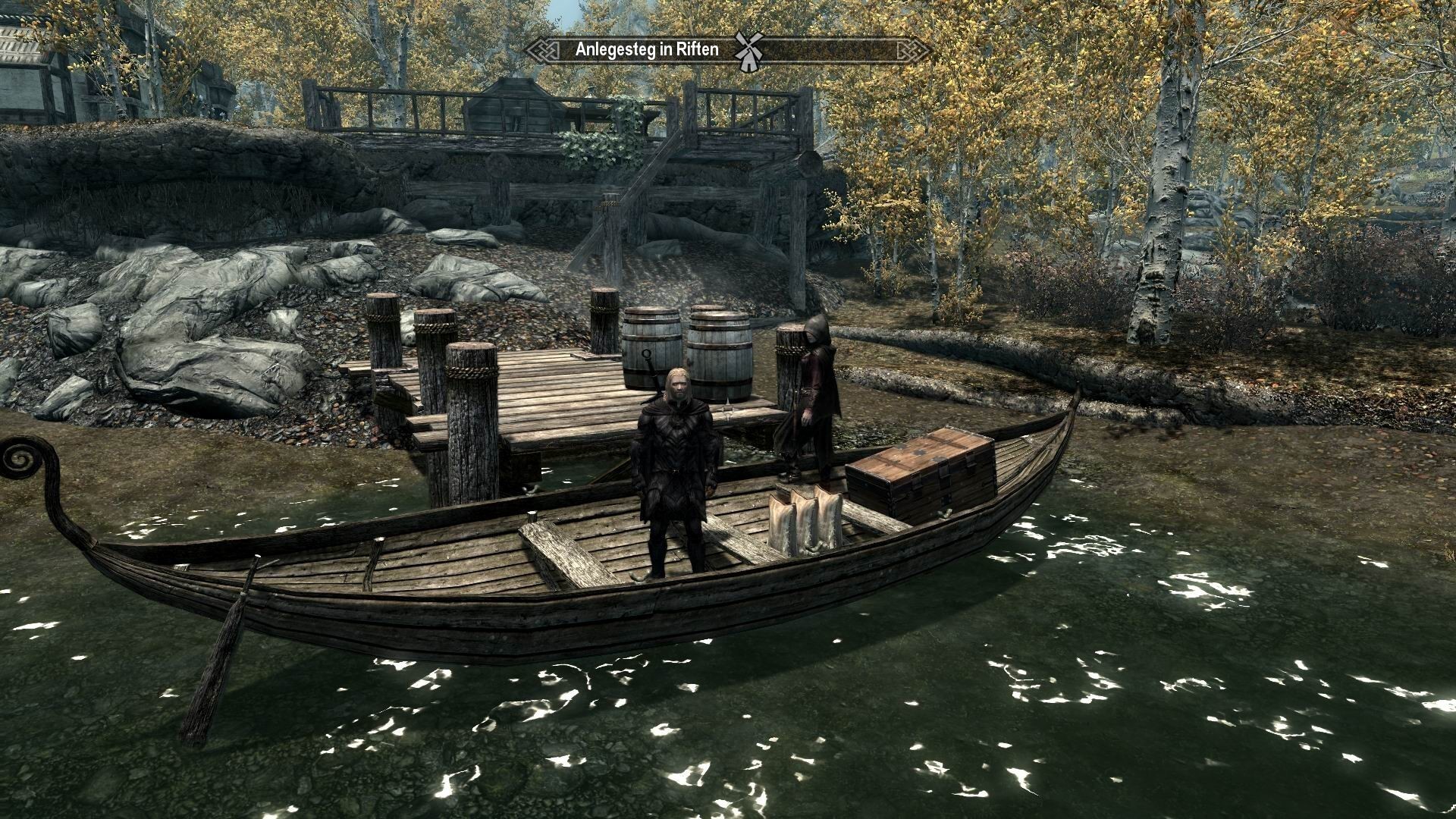Click the windmill location marker on the compass

[748, 51]
